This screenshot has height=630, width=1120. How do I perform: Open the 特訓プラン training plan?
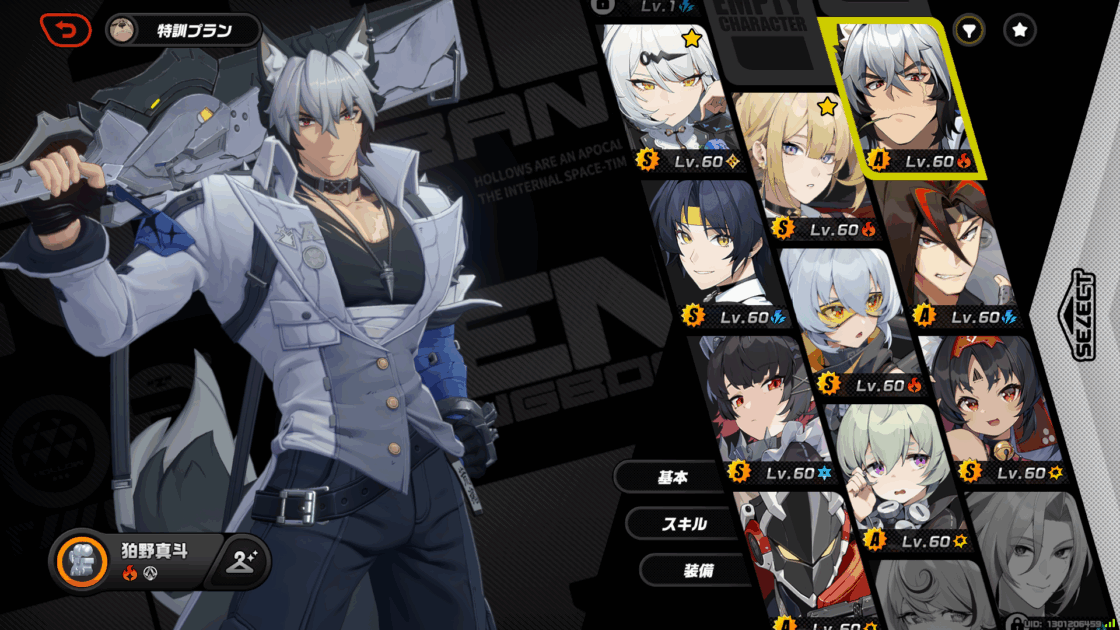pyautogui.click(x=183, y=30)
